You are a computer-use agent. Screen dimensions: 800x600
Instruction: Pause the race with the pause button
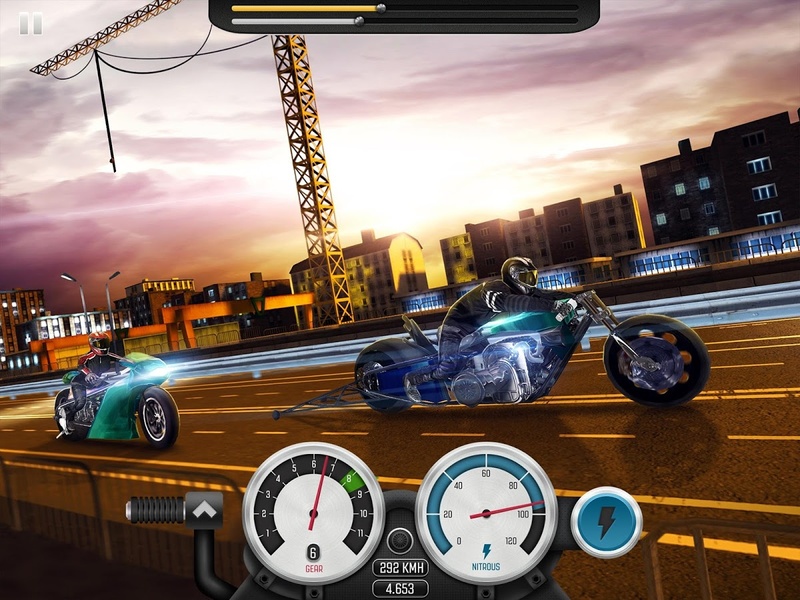click(x=31, y=23)
